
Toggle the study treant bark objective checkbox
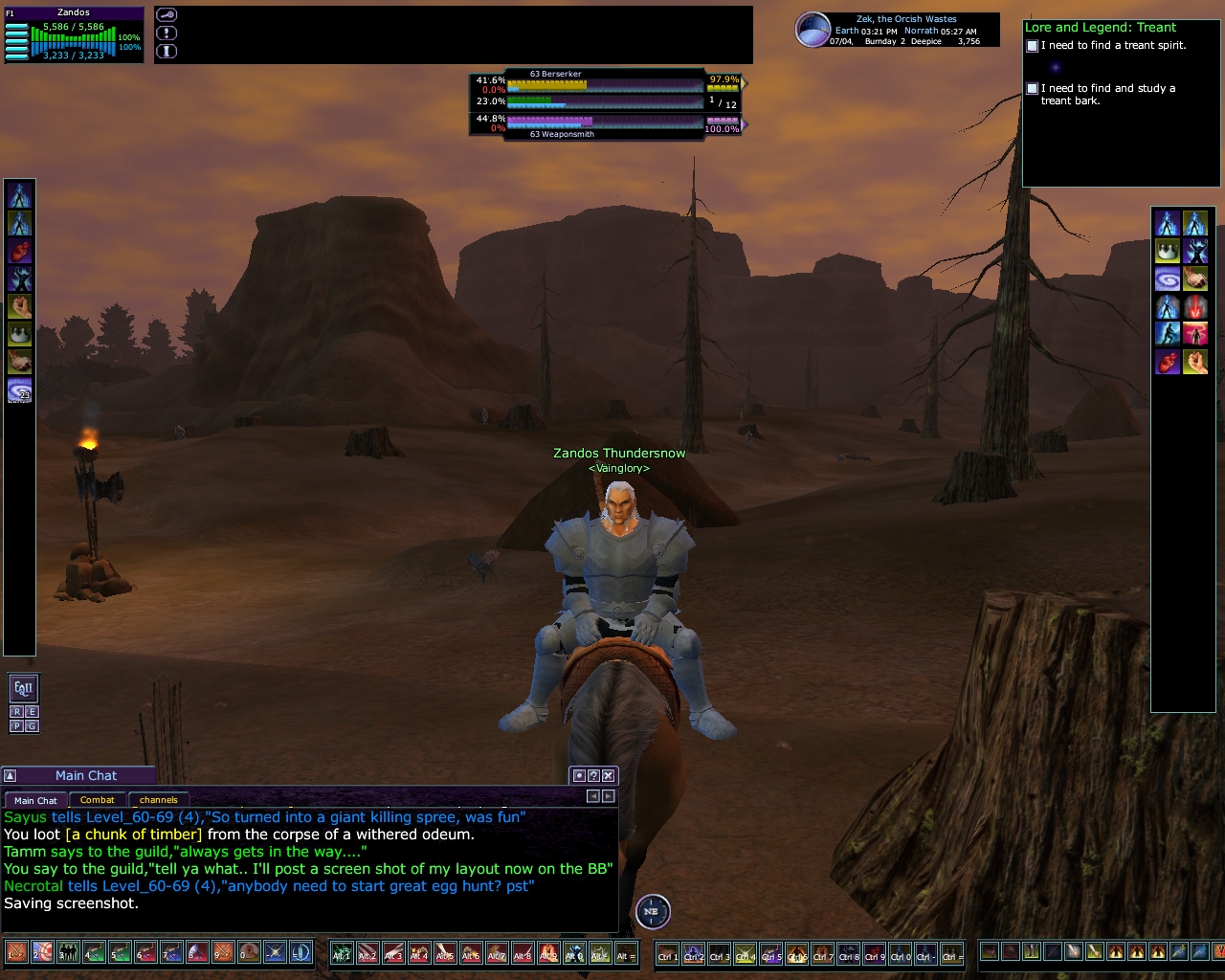pos(1032,89)
